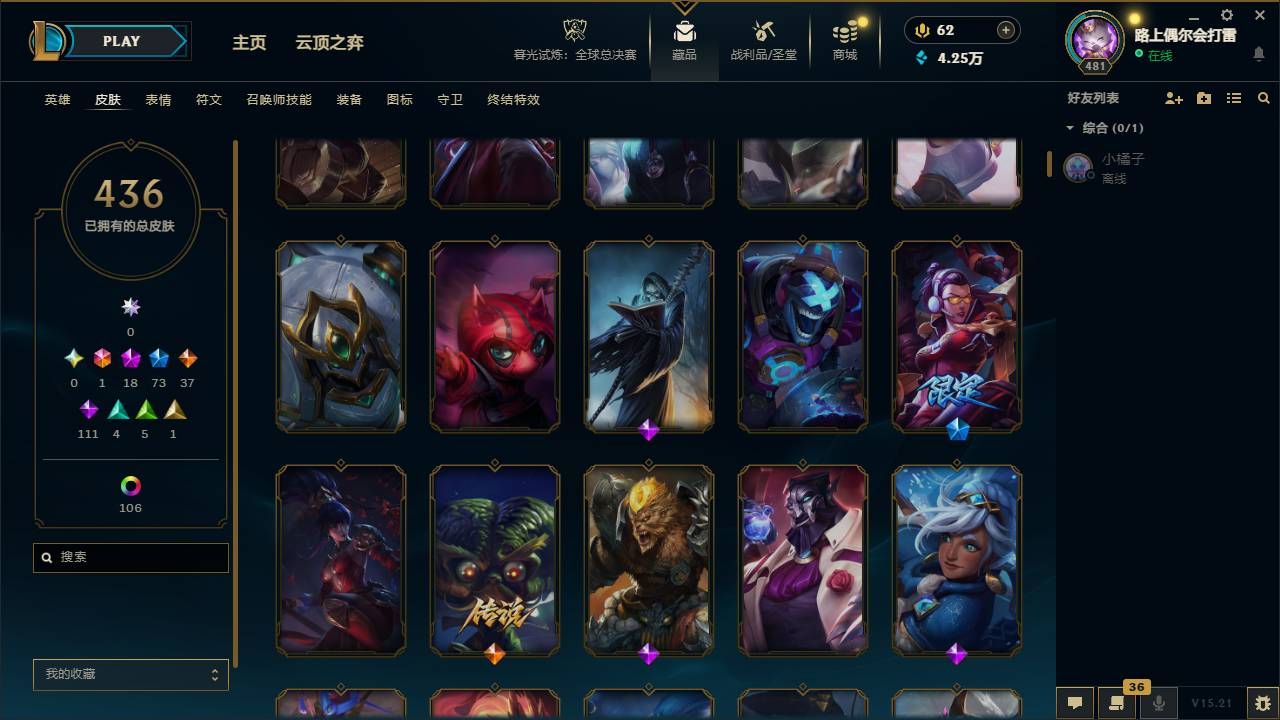
Task: Open the settings gear icon
Action: (x=1226, y=15)
